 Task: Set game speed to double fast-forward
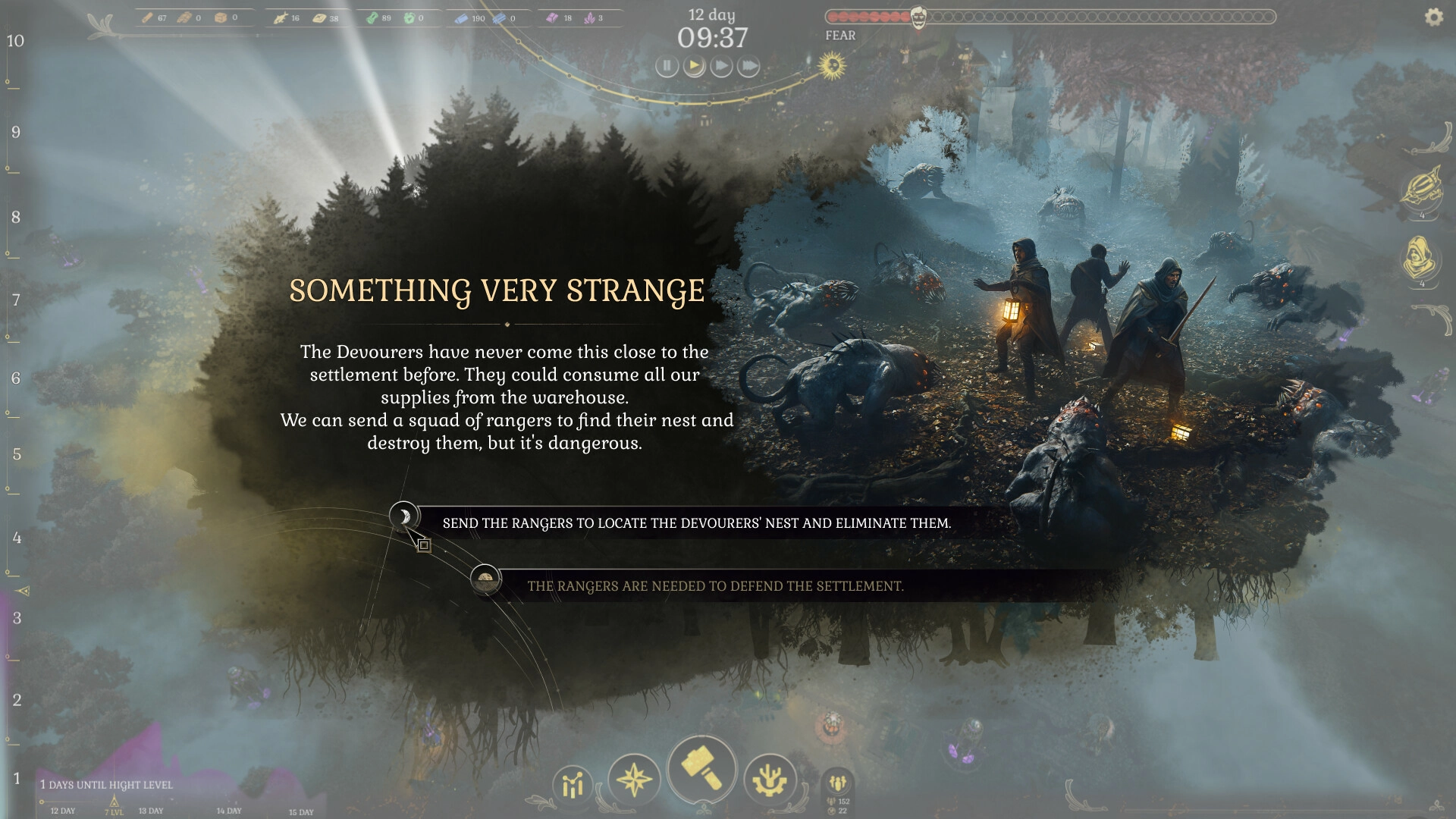pos(721,67)
